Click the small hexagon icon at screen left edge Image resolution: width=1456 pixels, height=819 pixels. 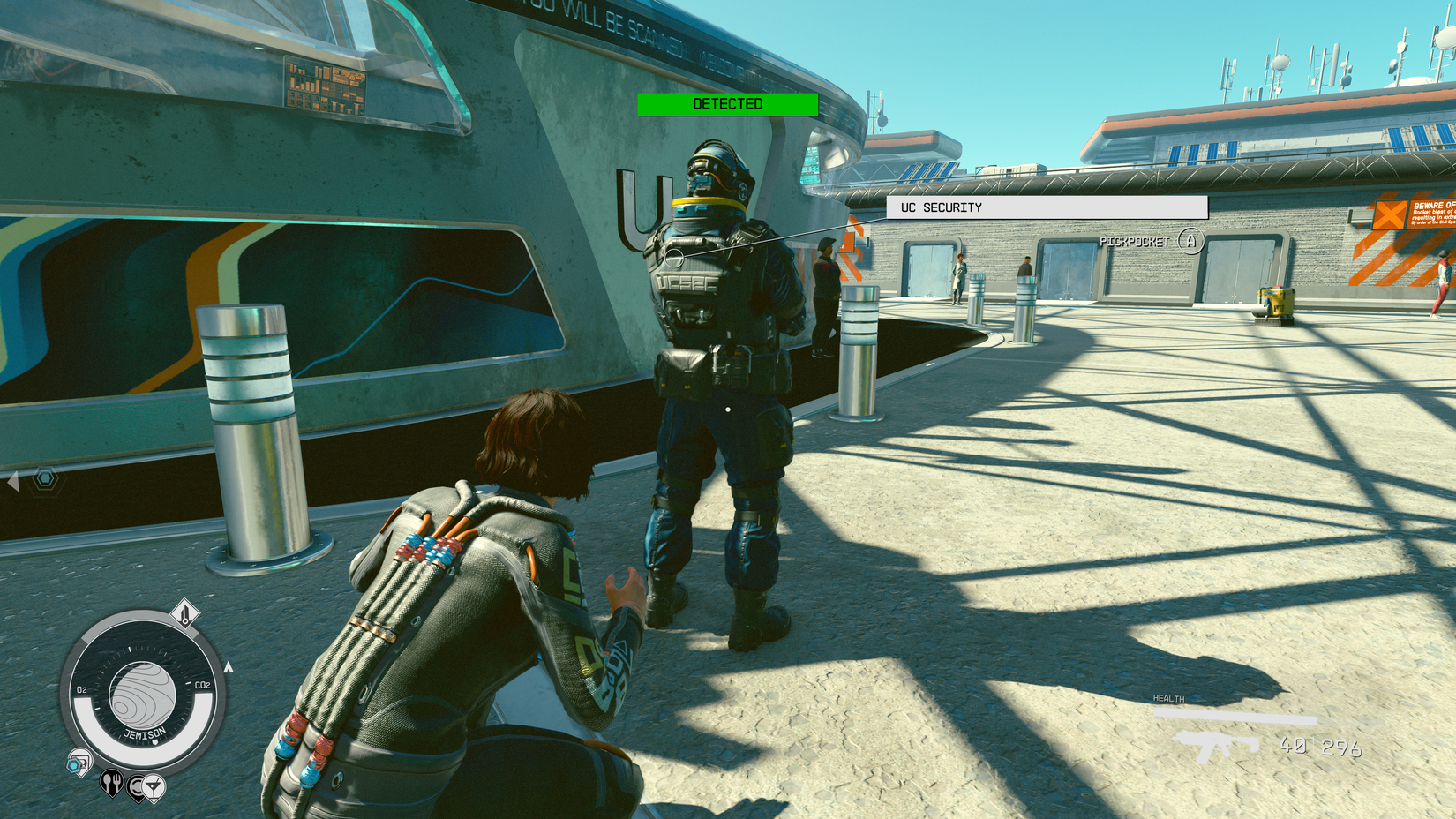(x=44, y=477)
